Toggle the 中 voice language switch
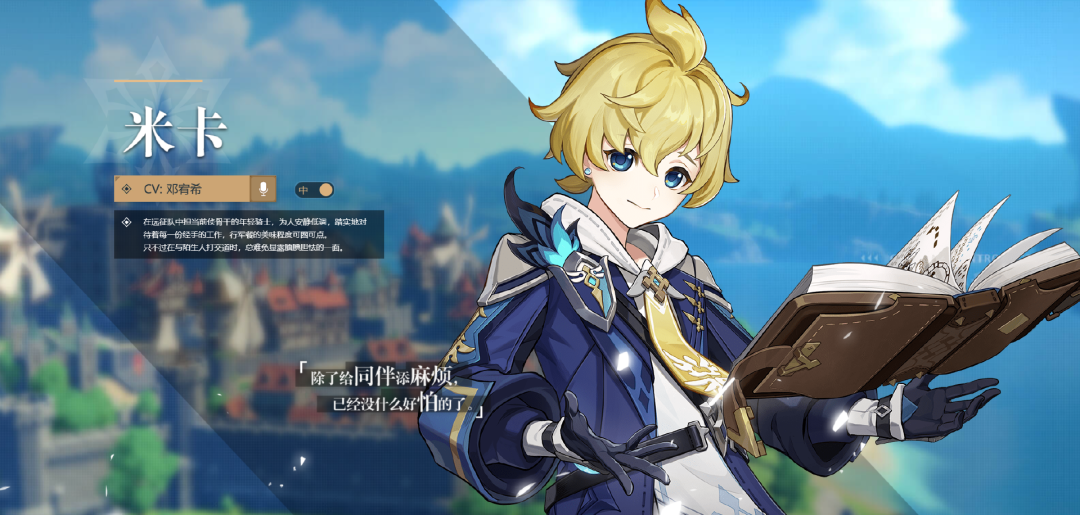This screenshot has width=1080, height=515. (x=314, y=189)
